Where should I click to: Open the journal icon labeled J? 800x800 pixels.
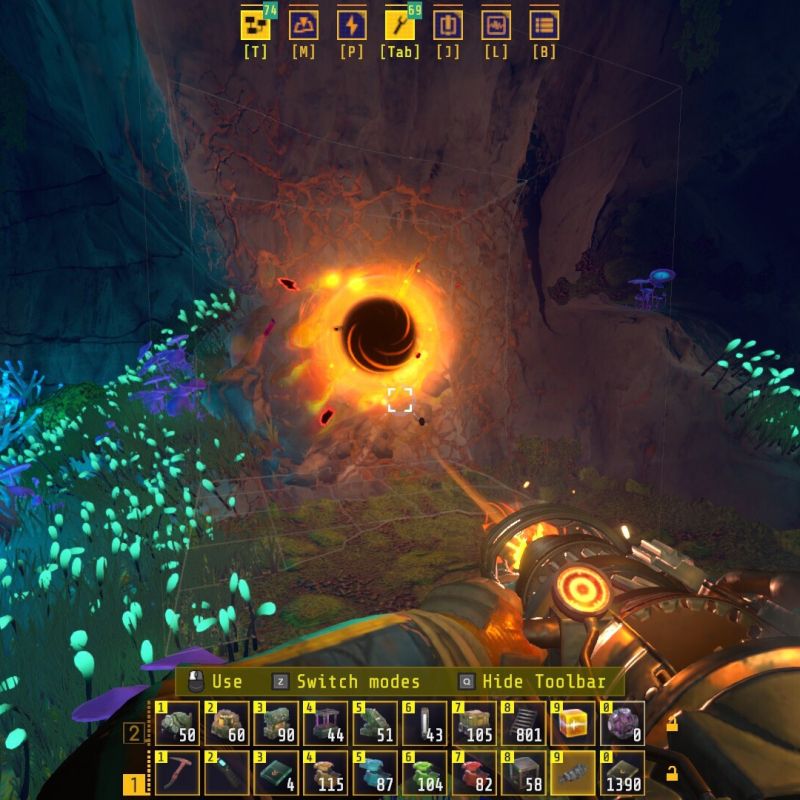(447, 25)
